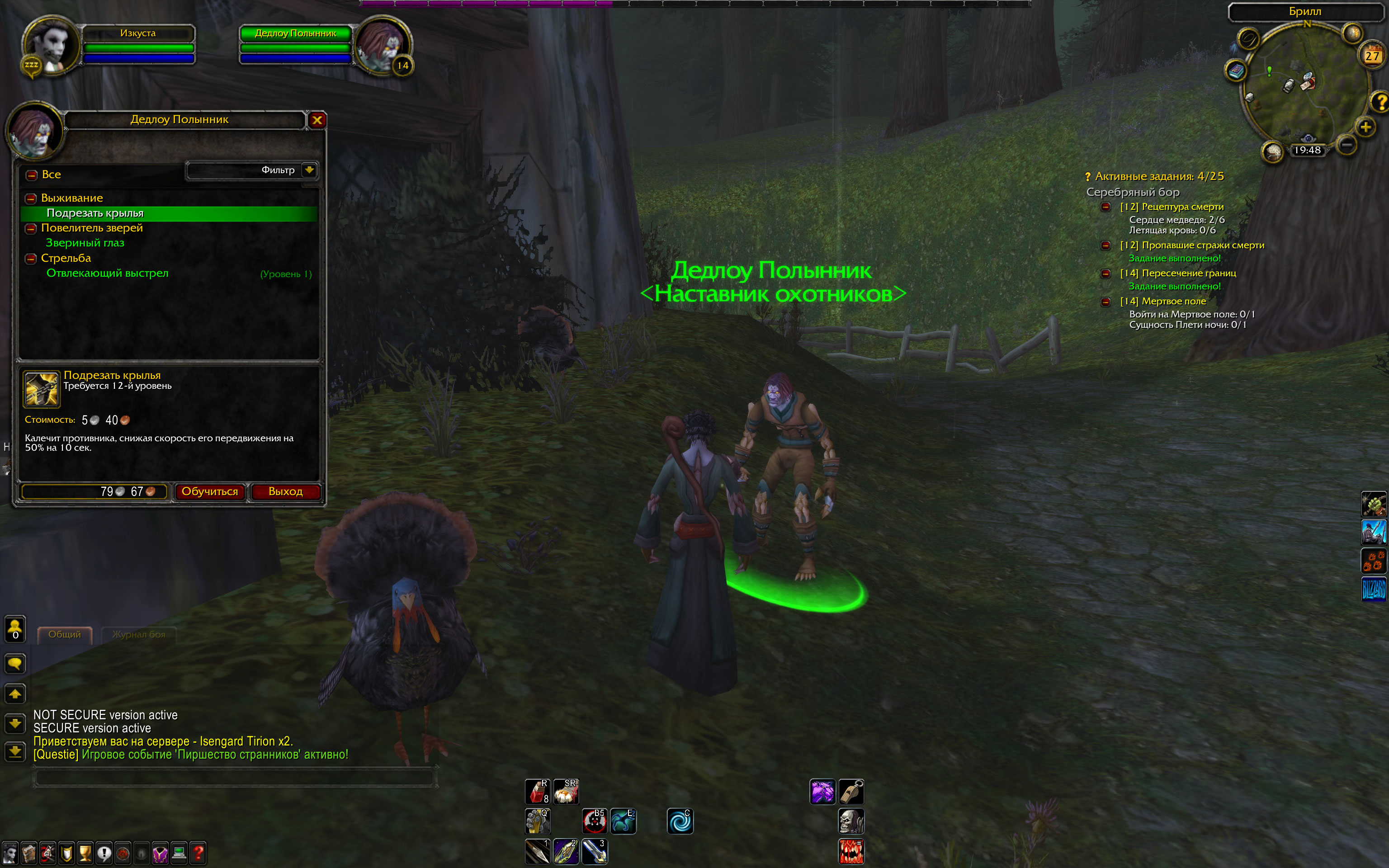Close the Дедлоу Полынник trainer window
1389x868 pixels.
[317, 120]
